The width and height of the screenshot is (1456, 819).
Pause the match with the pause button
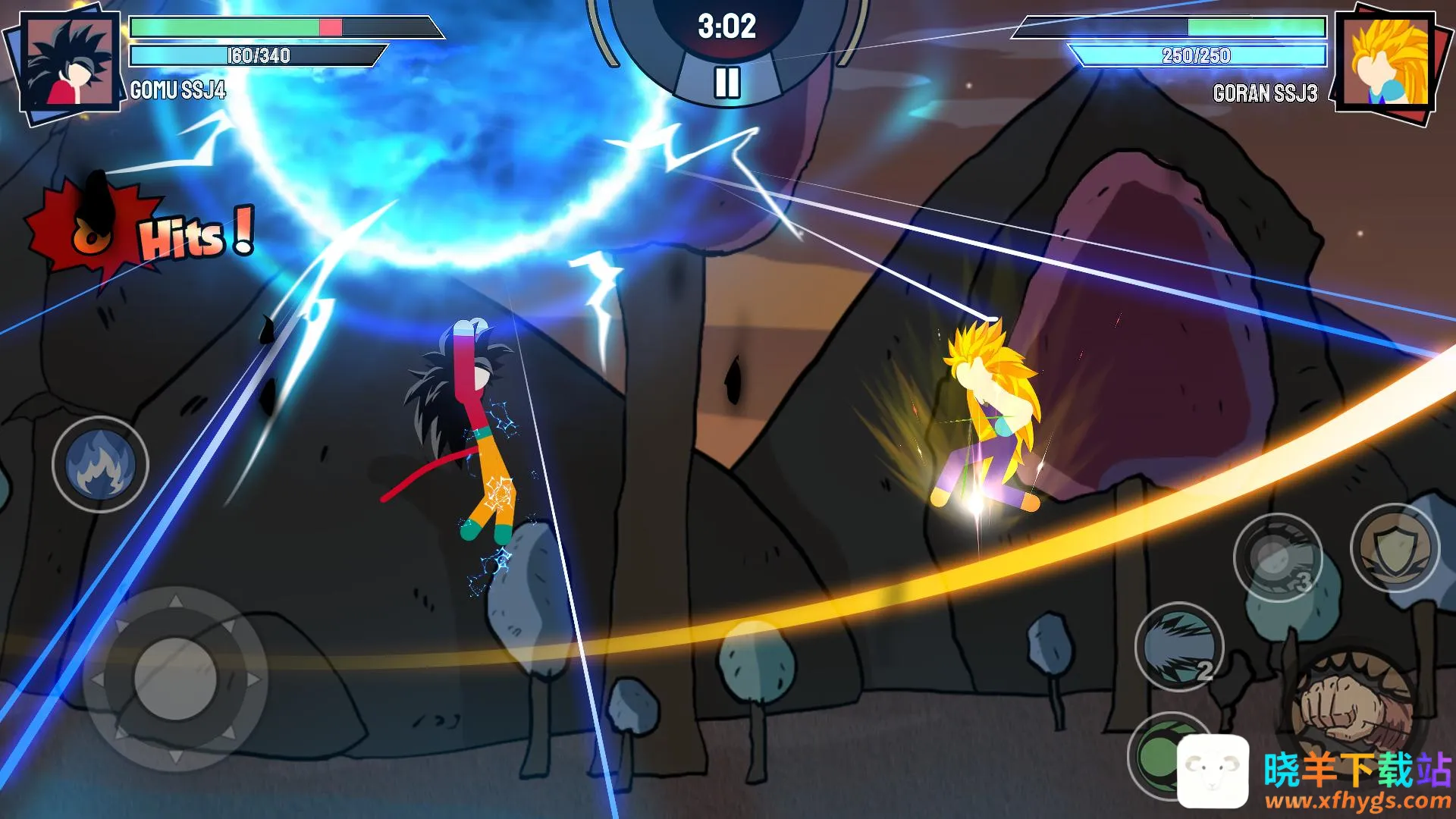pyautogui.click(x=726, y=83)
